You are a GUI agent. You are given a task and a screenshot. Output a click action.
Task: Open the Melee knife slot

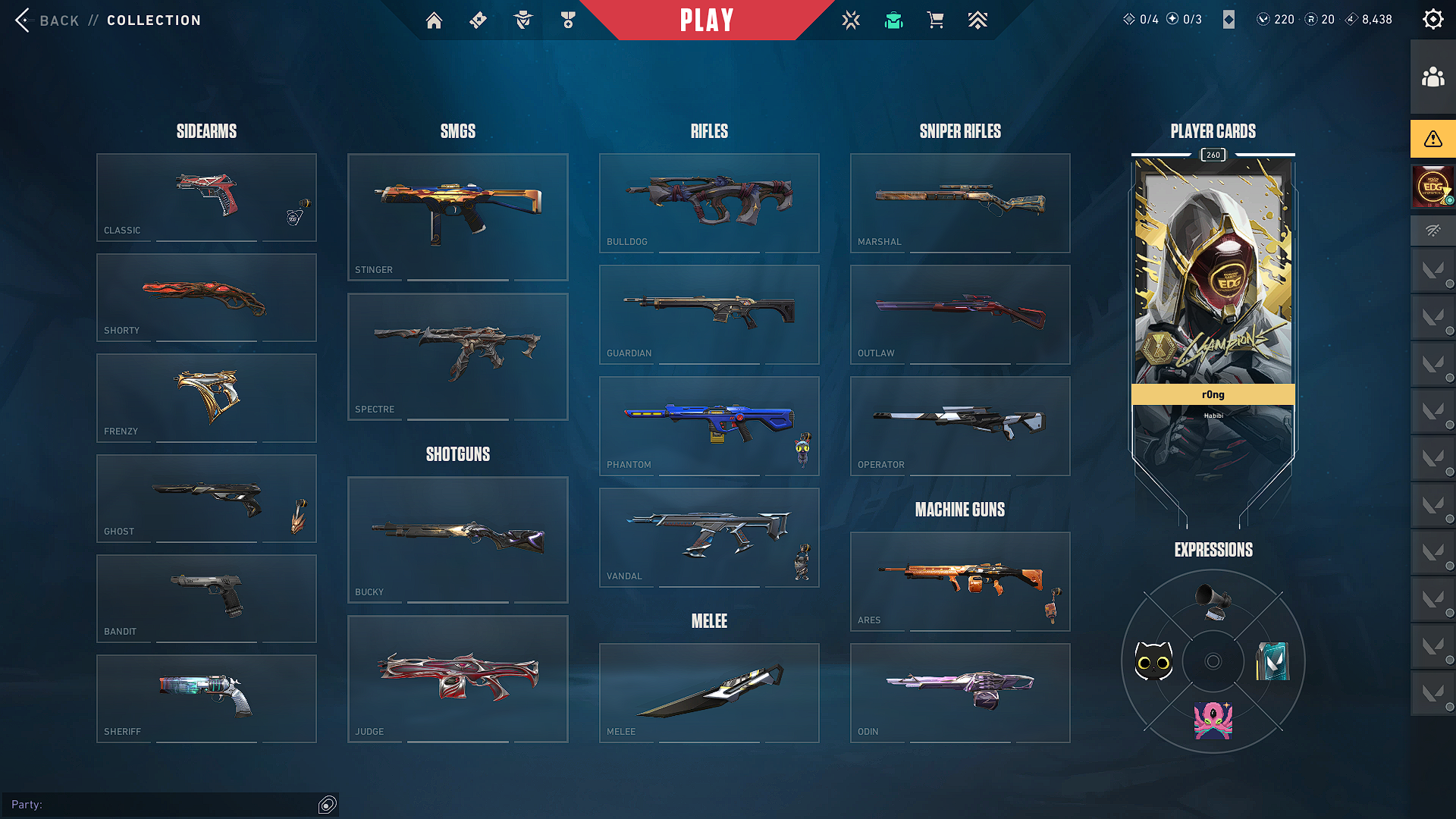(709, 692)
